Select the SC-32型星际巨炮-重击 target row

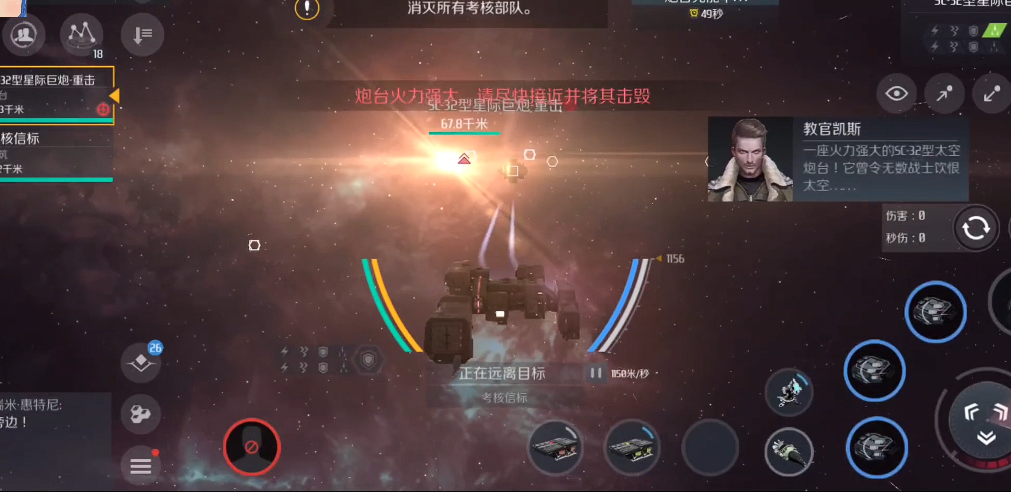click(x=55, y=95)
